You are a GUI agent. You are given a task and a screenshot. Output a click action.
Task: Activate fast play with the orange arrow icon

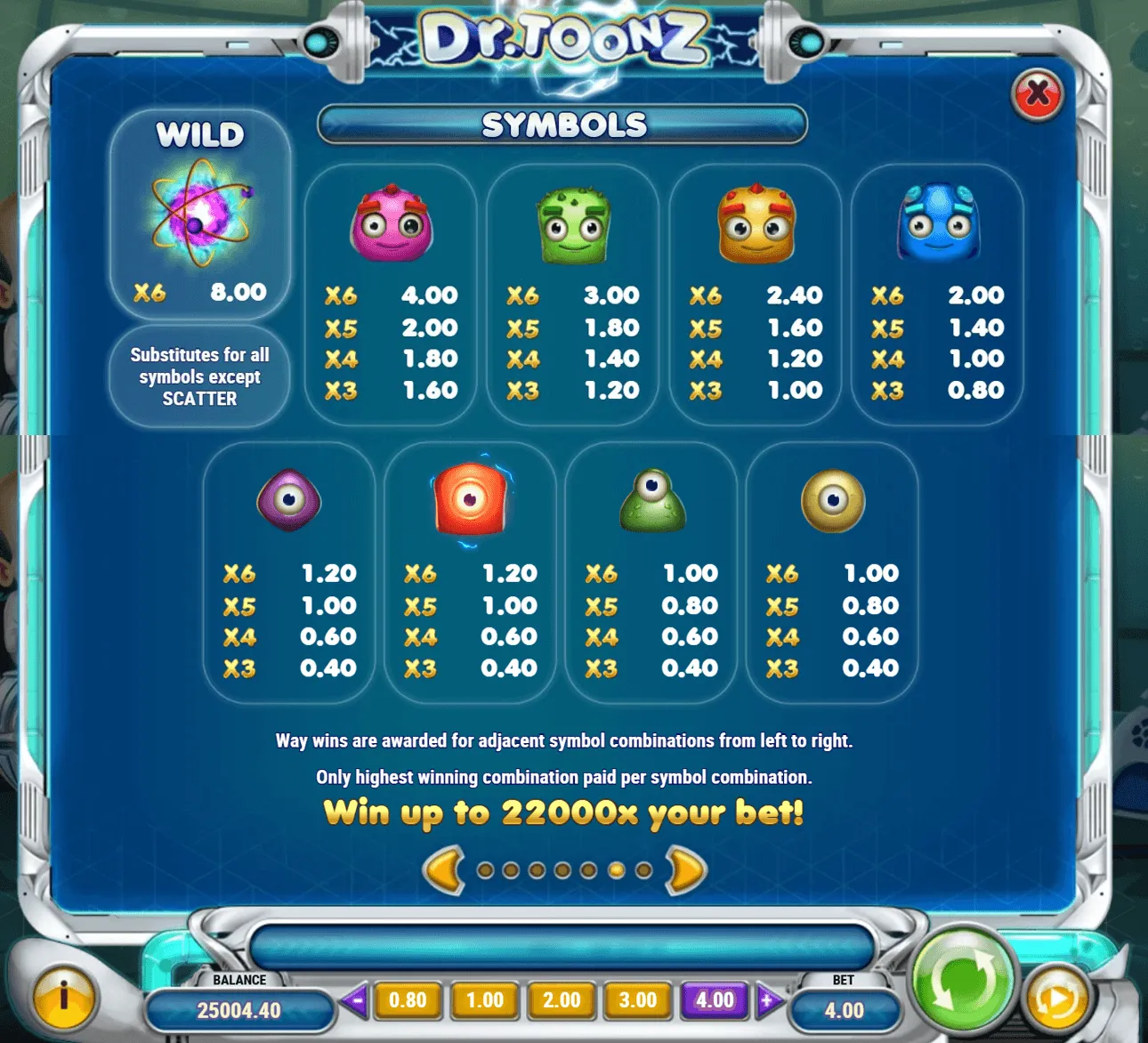(1057, 999)
